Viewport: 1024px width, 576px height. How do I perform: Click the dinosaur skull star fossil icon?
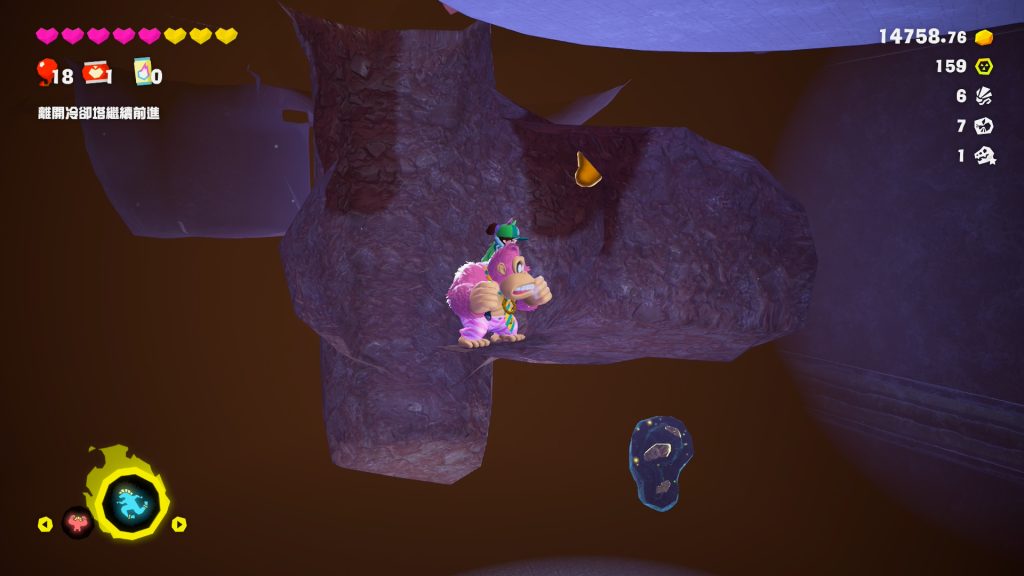tap(985, 156)
